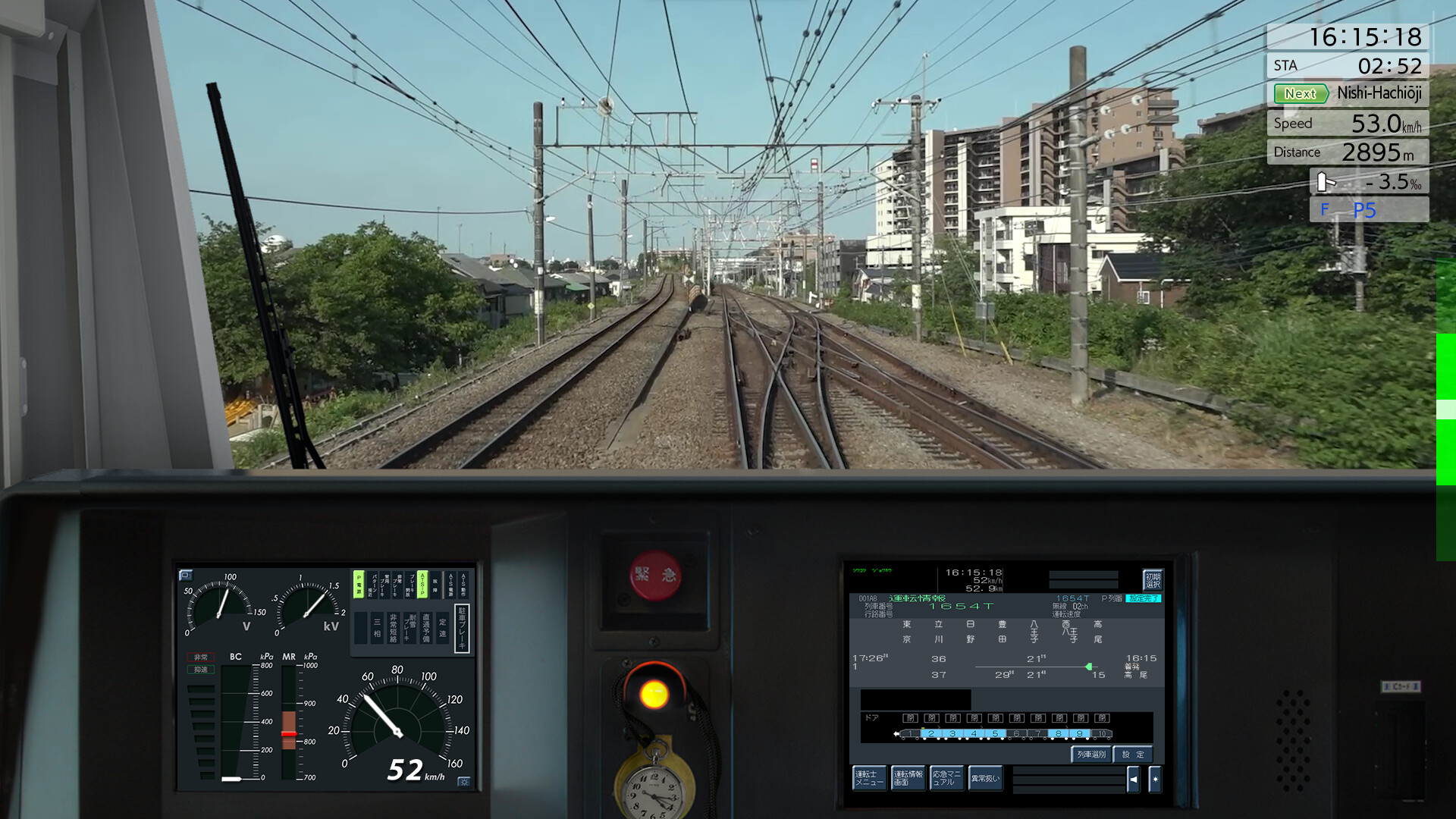The height and width of the screenshot is (819, 1456).
Task: Toggle the P電源 indicator lamp
Action: point(359,585)
